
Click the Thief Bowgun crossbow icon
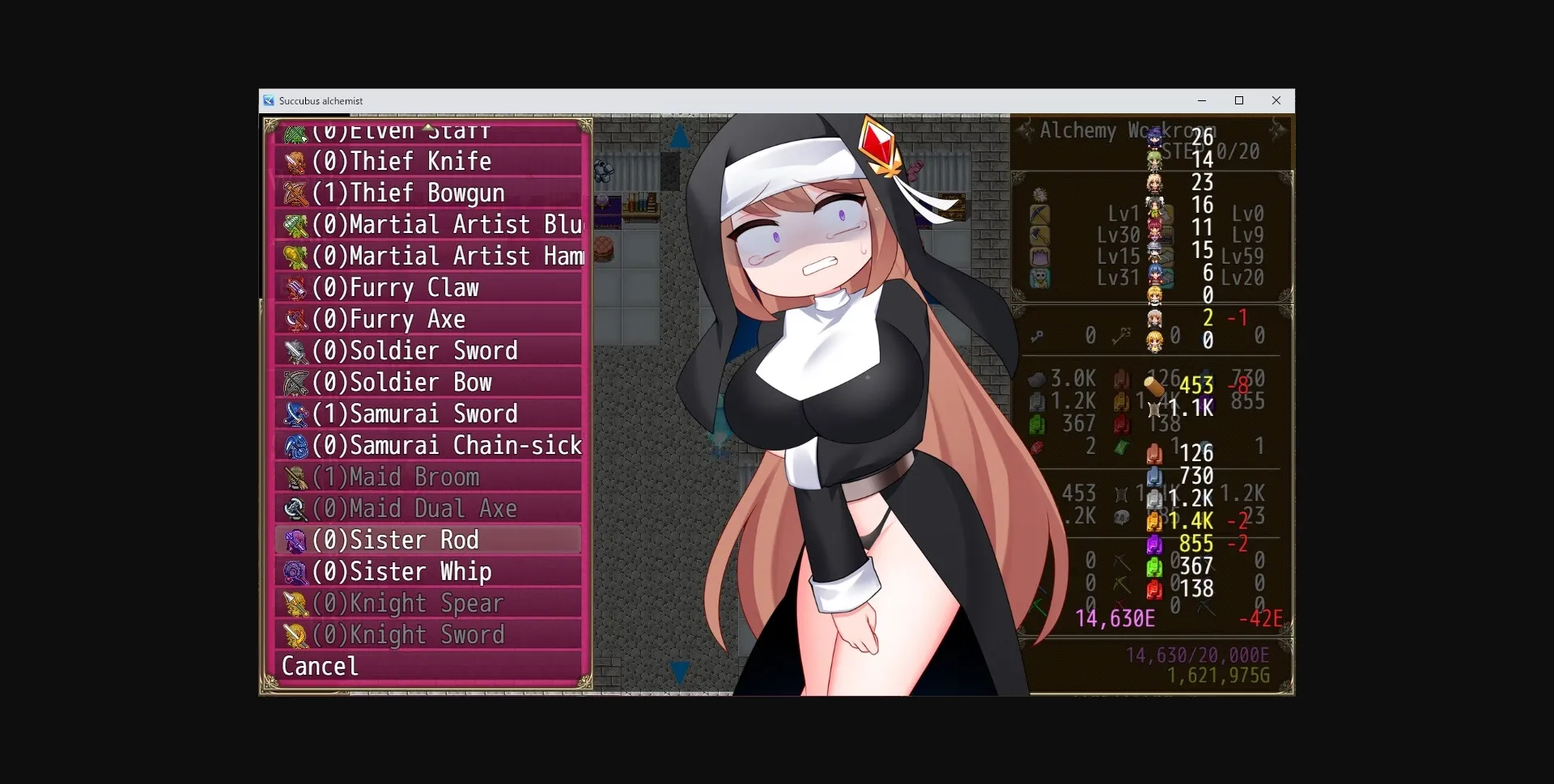[x=296, y=193]
